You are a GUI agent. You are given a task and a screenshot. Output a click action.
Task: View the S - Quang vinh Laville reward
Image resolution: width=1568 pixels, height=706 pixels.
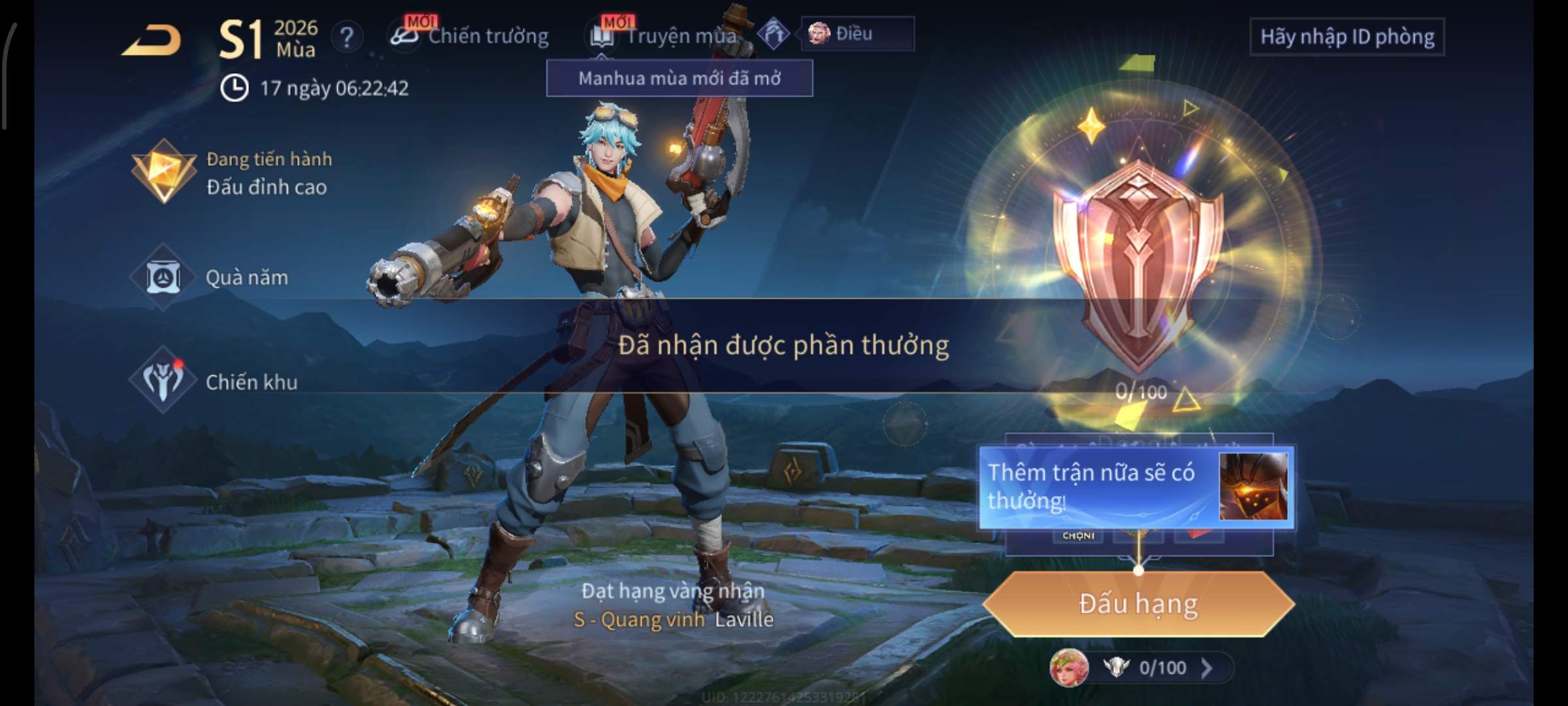tap(673, 618)
